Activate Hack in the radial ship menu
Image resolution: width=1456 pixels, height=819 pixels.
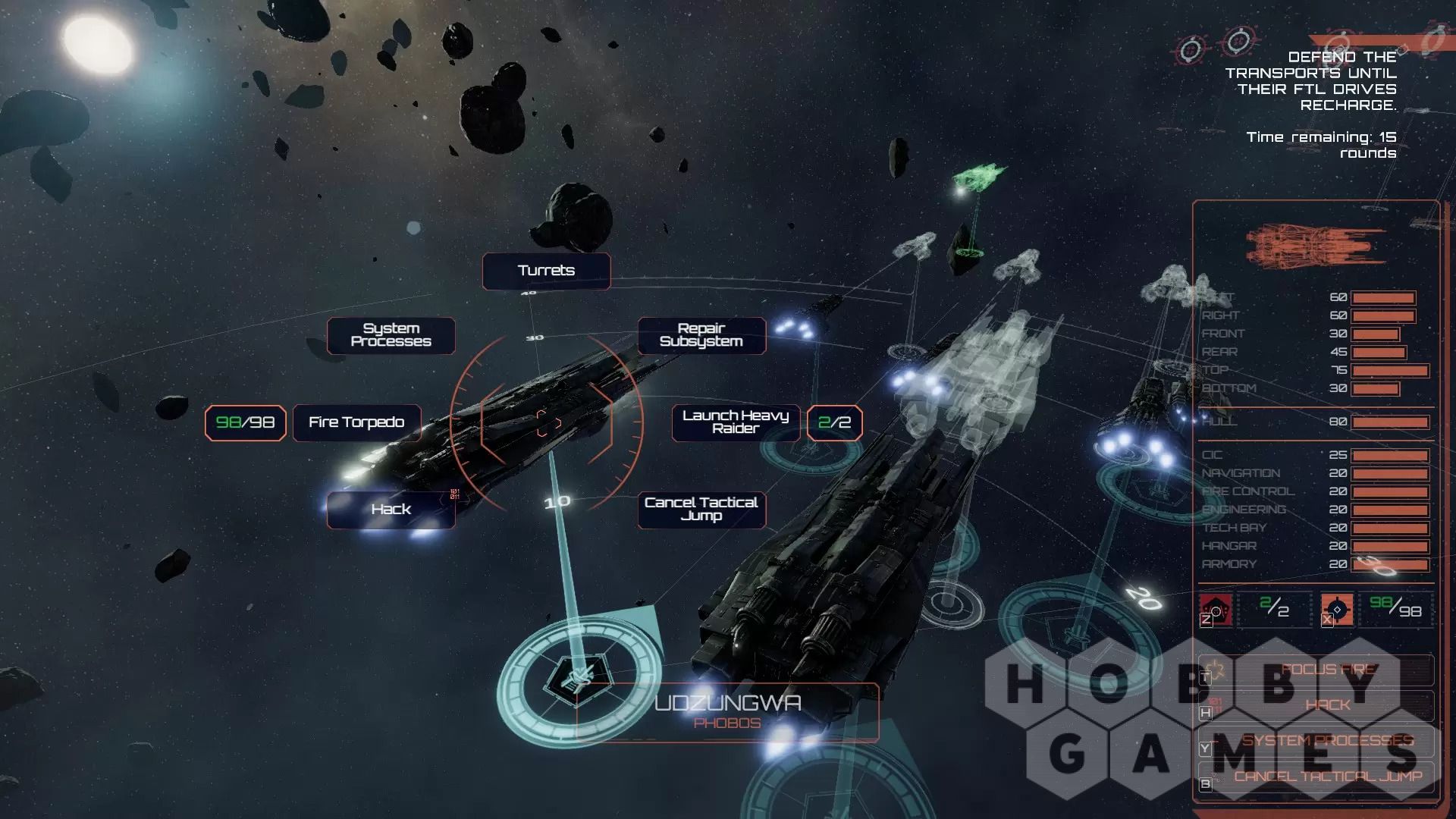coord(391,510)
